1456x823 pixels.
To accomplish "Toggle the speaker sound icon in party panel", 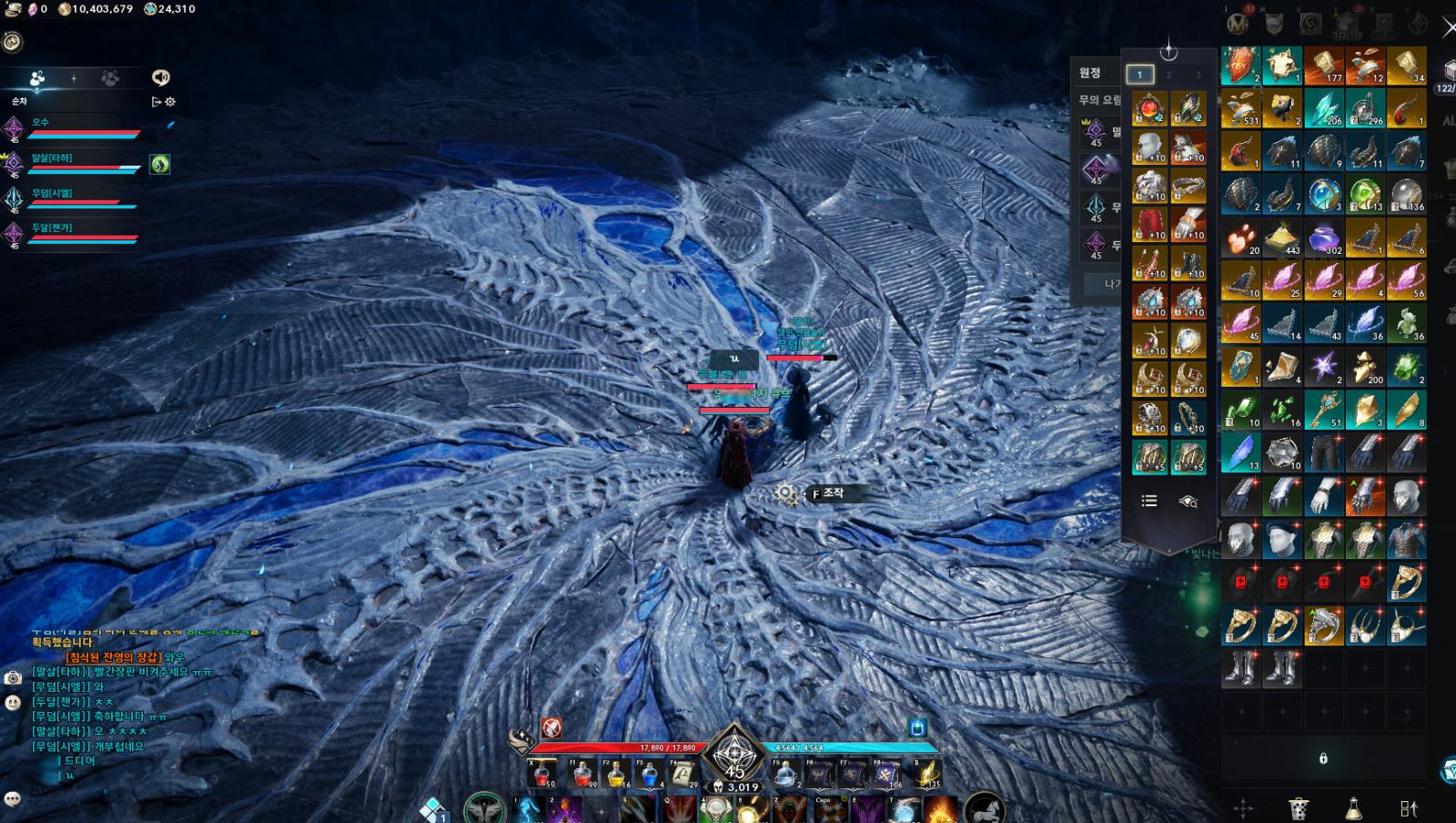I will tap(160, 77).
